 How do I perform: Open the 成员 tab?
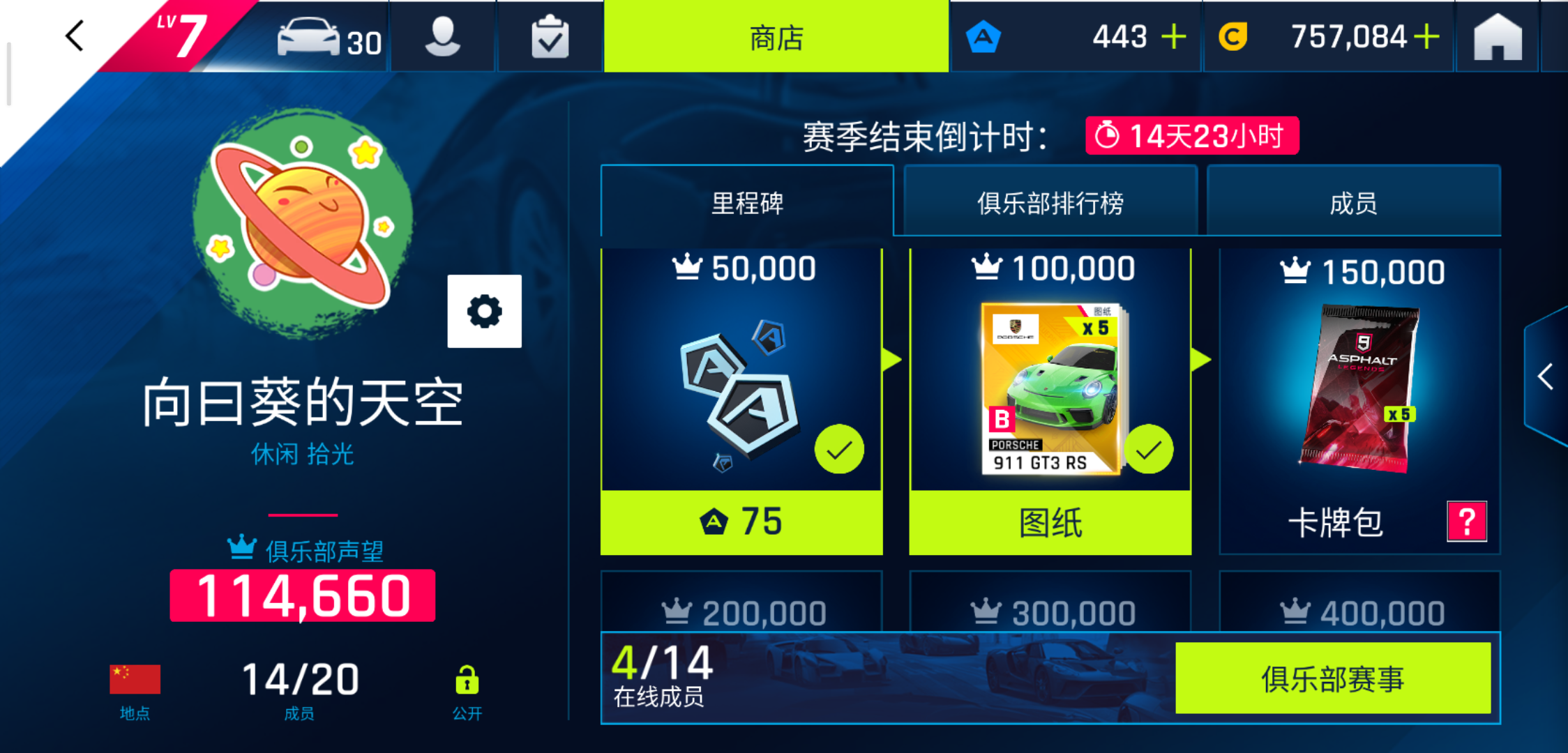point(1353,201)
